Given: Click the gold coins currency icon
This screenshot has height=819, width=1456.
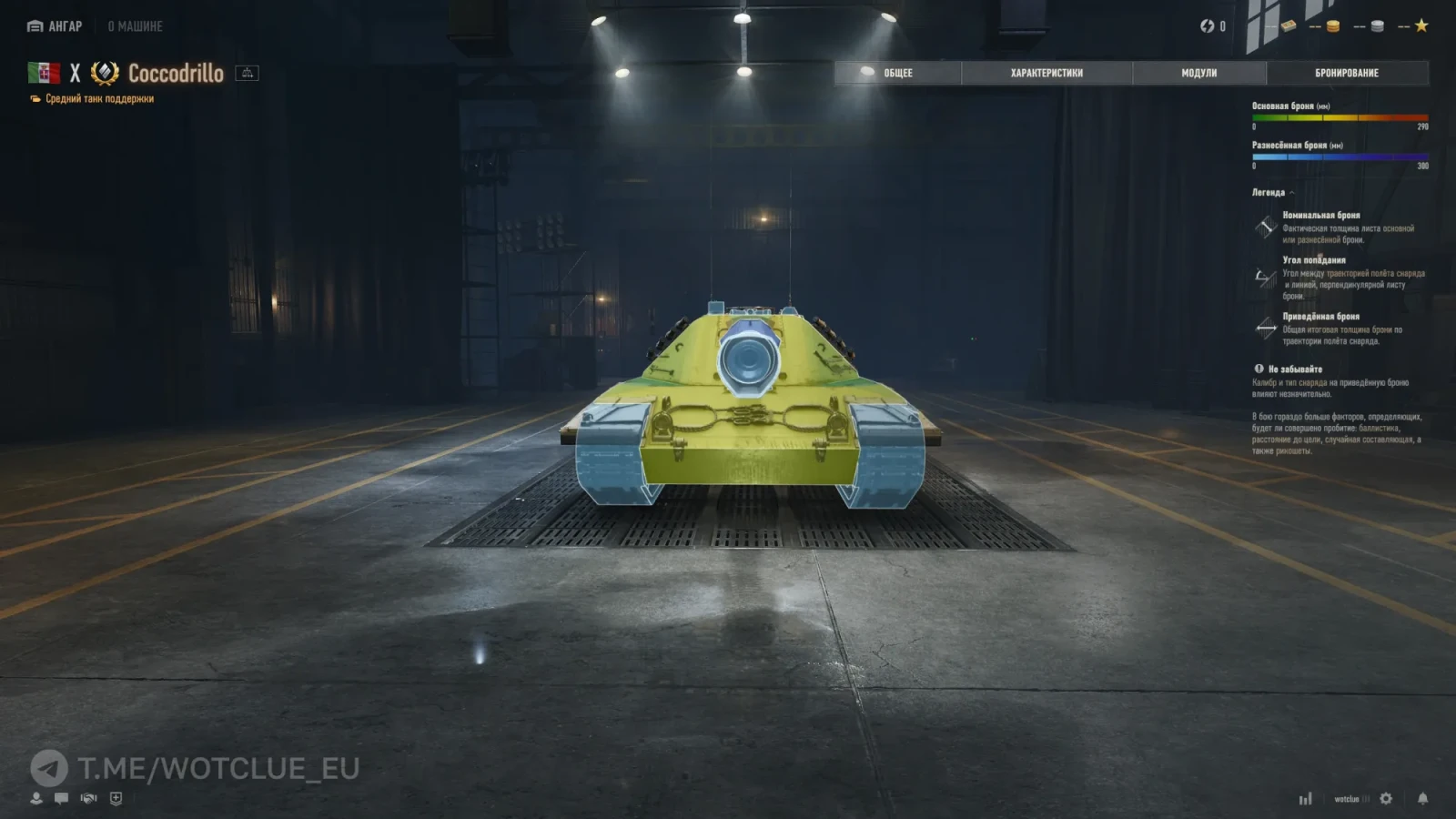Looking at the screenshot, I should 1333,26.
